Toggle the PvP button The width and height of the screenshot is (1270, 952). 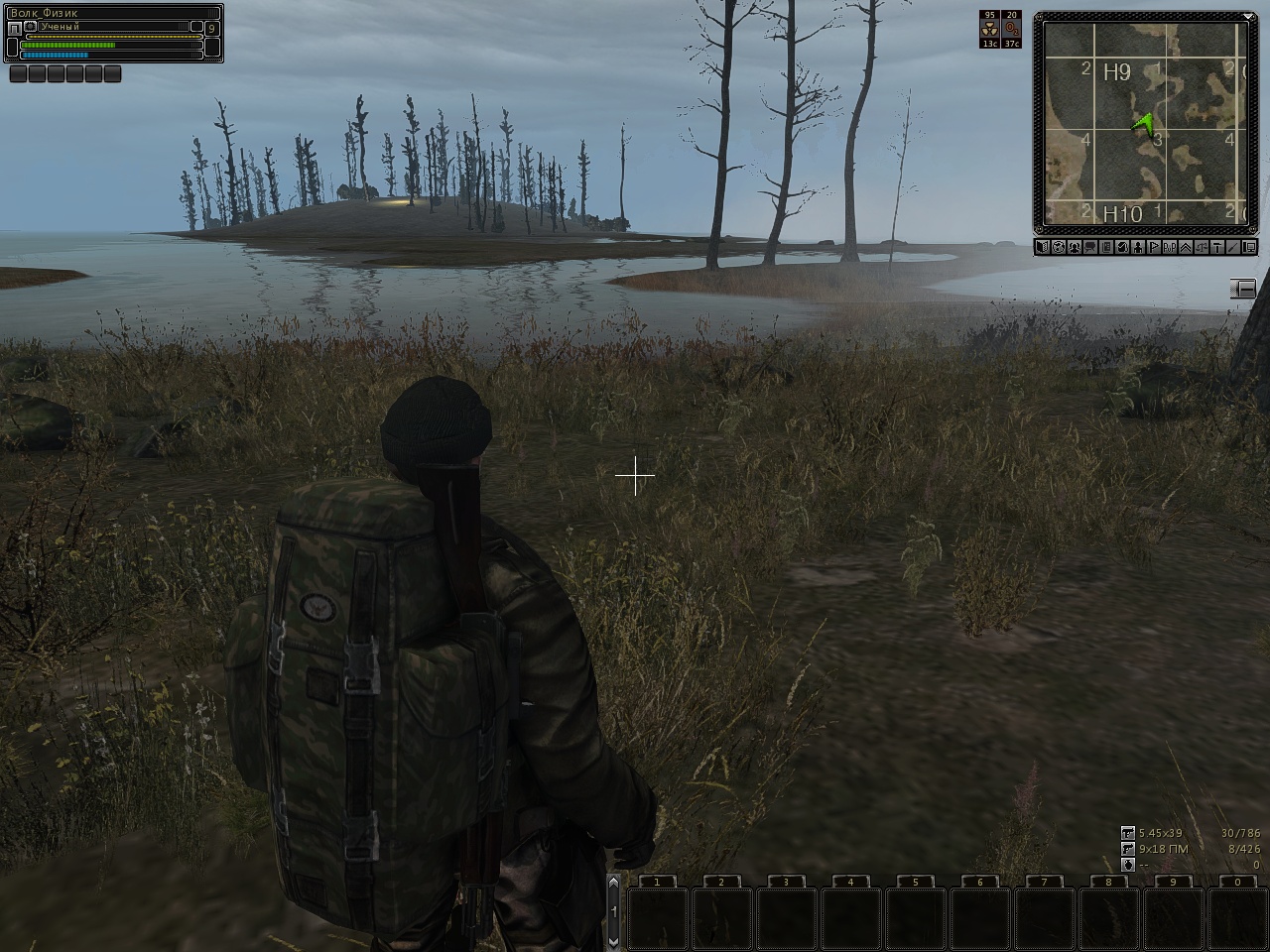click(x=1170, y=247)
